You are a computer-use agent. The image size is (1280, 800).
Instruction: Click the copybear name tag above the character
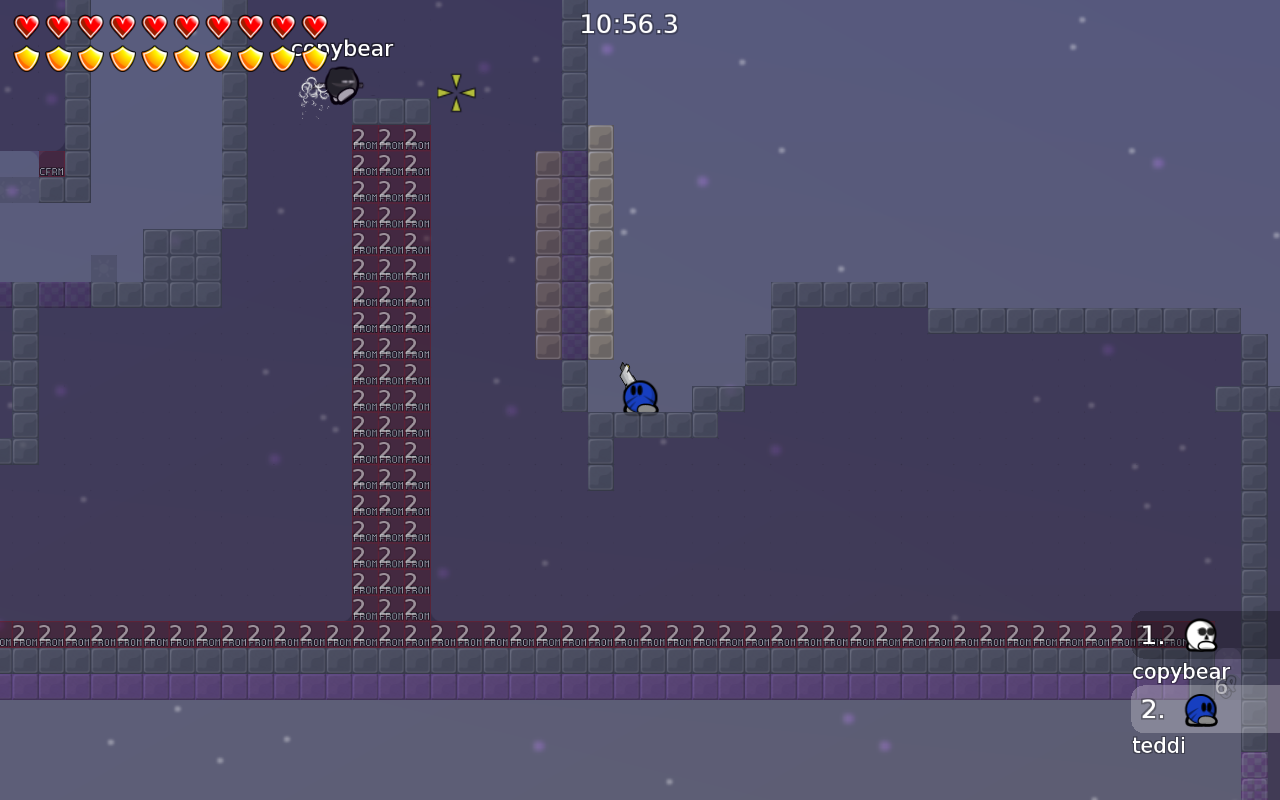341,48
